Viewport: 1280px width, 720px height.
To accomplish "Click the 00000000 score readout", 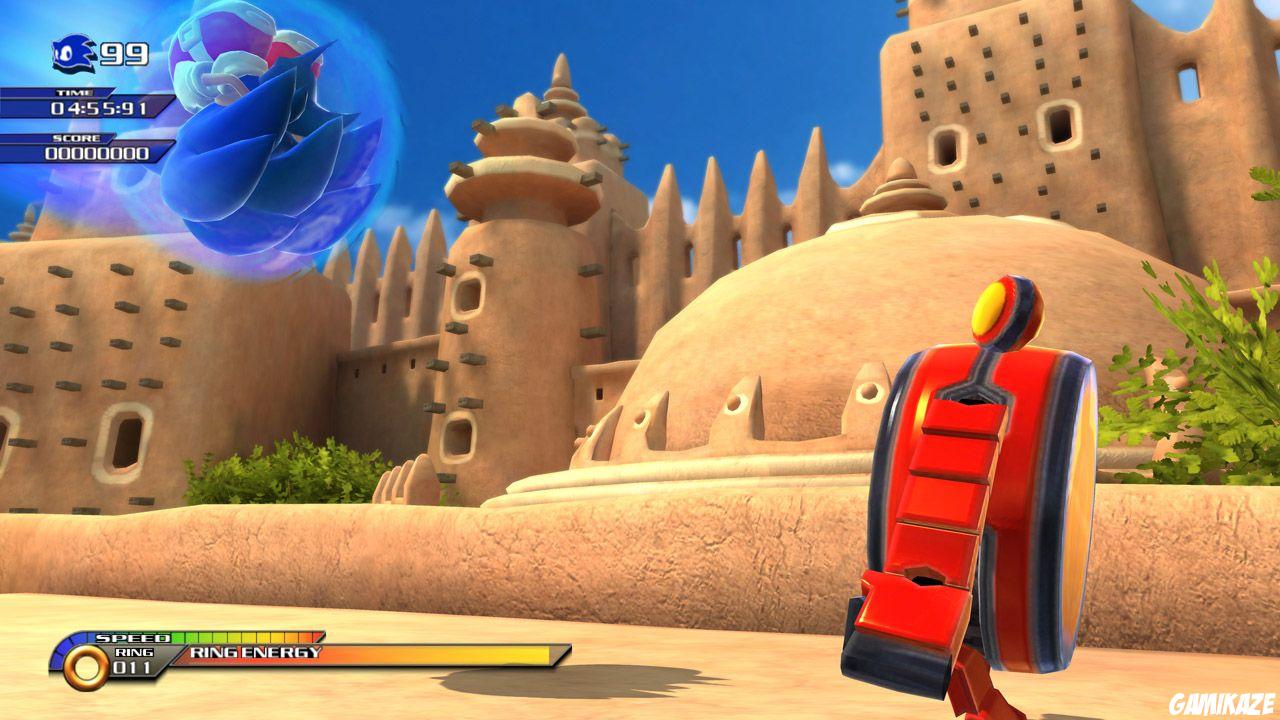I will (95, 153).
